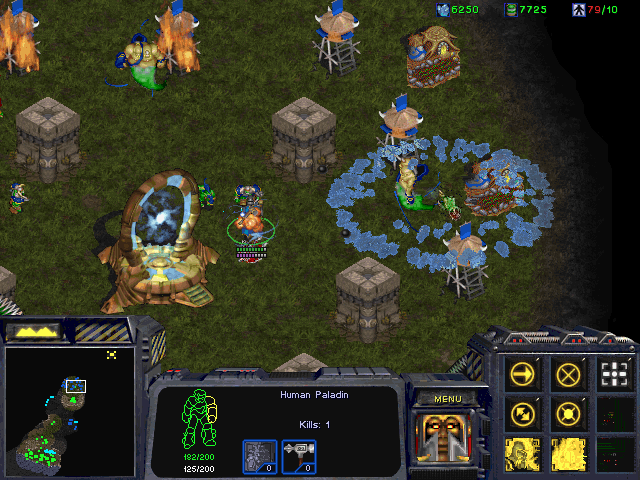Cast the yellow flame ability

(x=569, y=452)
